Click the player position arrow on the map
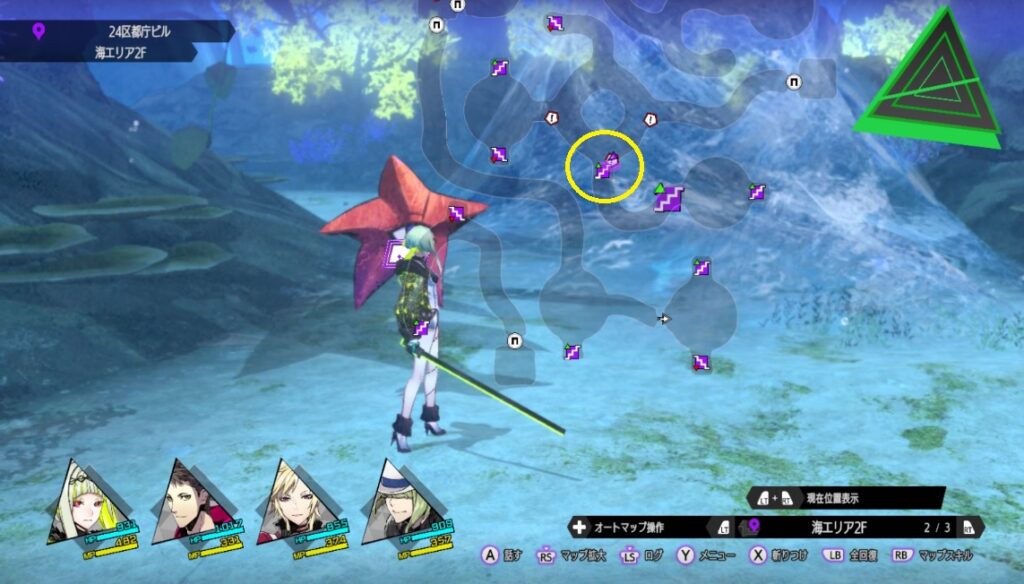The height and width of the screenshot is (584, 1024). [663, 319]
